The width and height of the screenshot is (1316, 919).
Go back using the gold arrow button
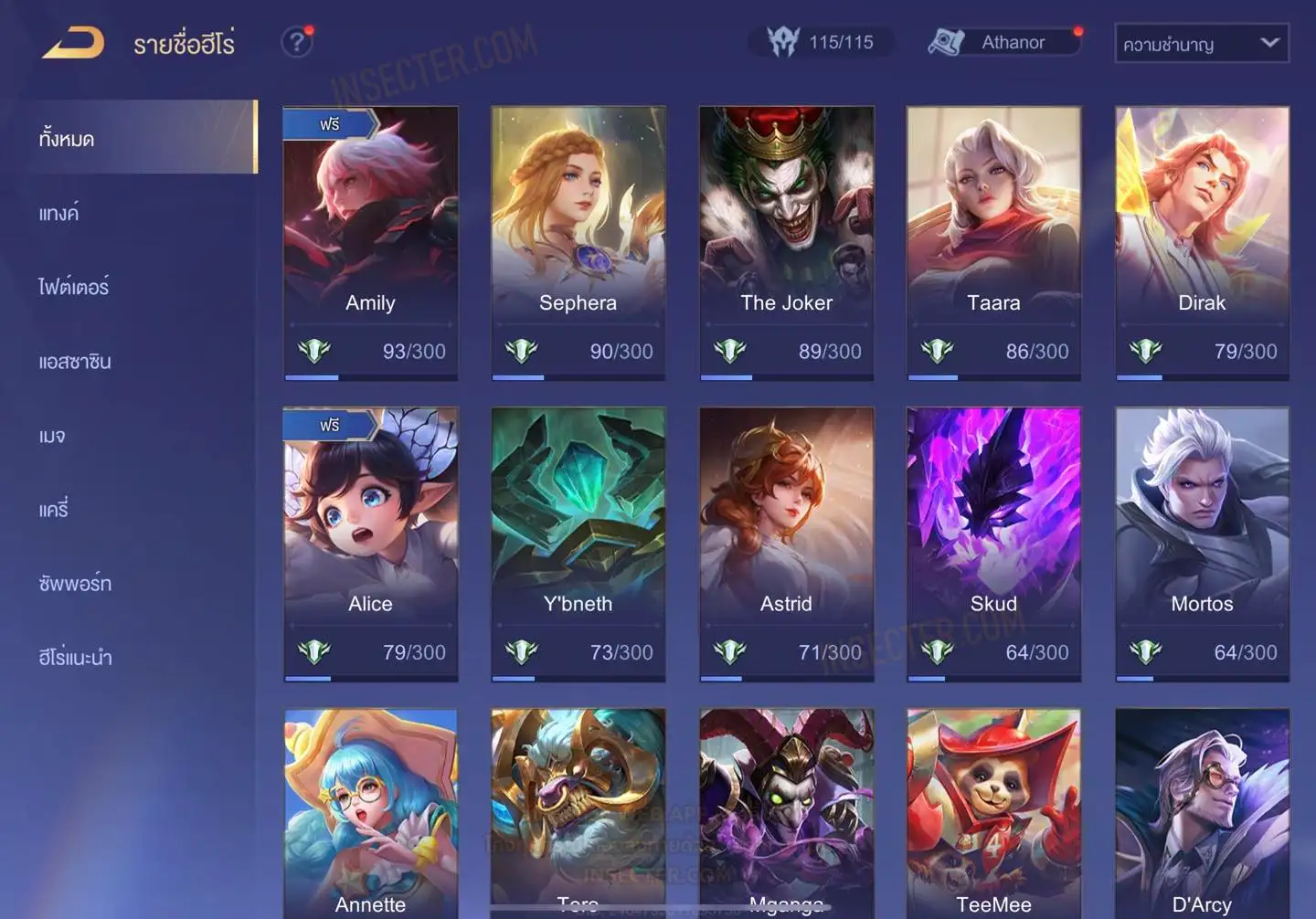click(x=73, y=43)
